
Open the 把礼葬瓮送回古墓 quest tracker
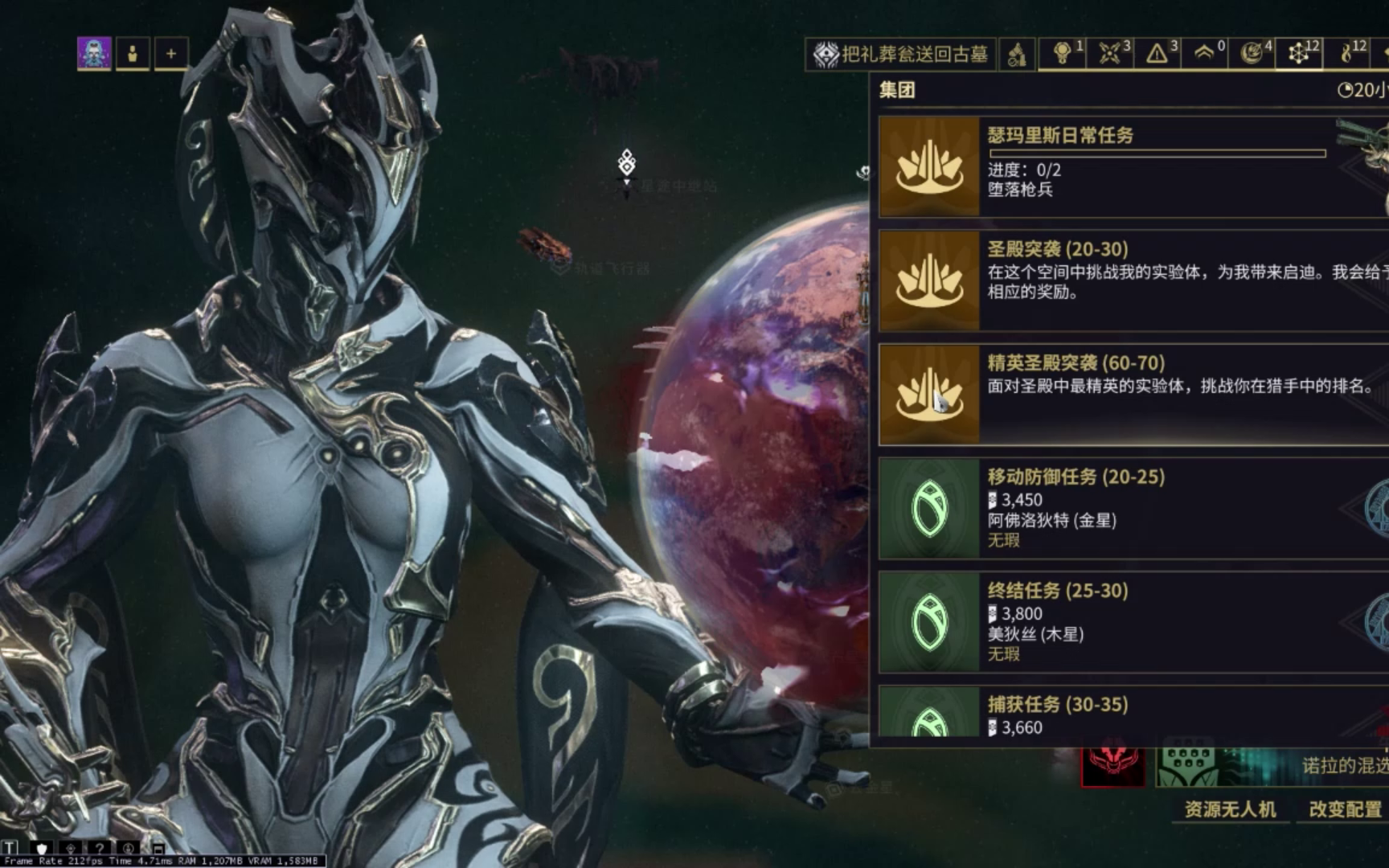(x=901, y=54)
